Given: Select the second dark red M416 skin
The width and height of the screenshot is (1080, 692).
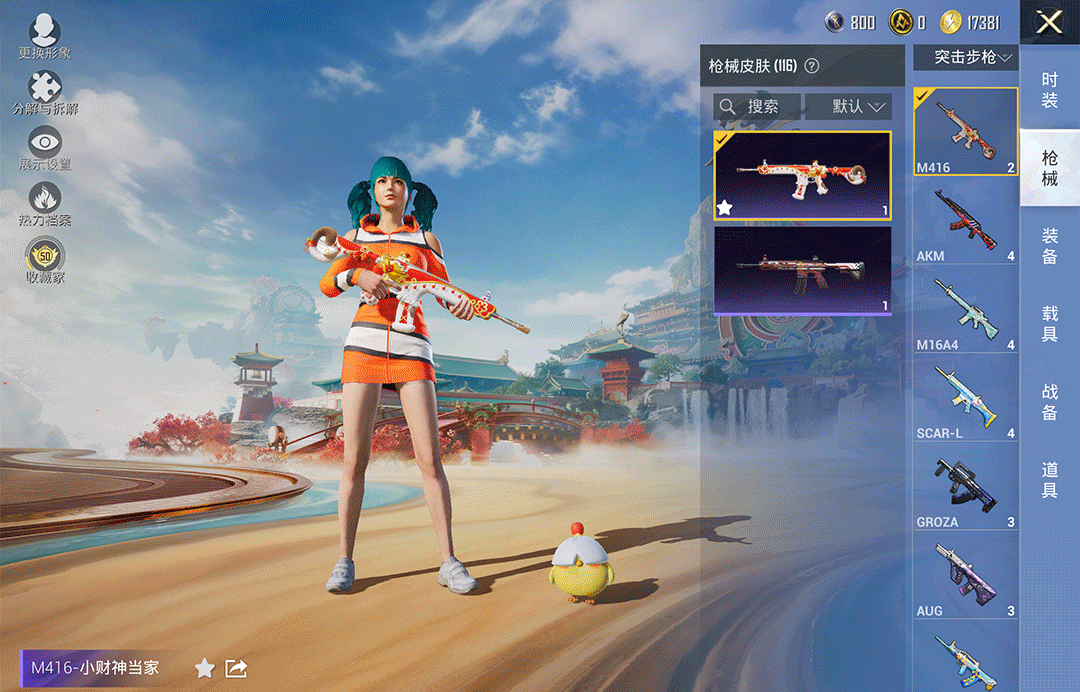Looking at the screenshot, I should (x=802, y=270).
